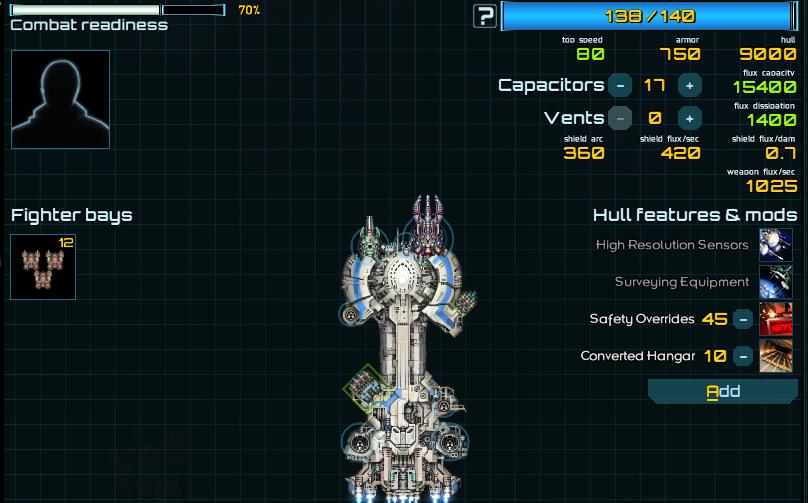
Task: Decrease Capacitors with the minus button
Action: coord(620,86)
